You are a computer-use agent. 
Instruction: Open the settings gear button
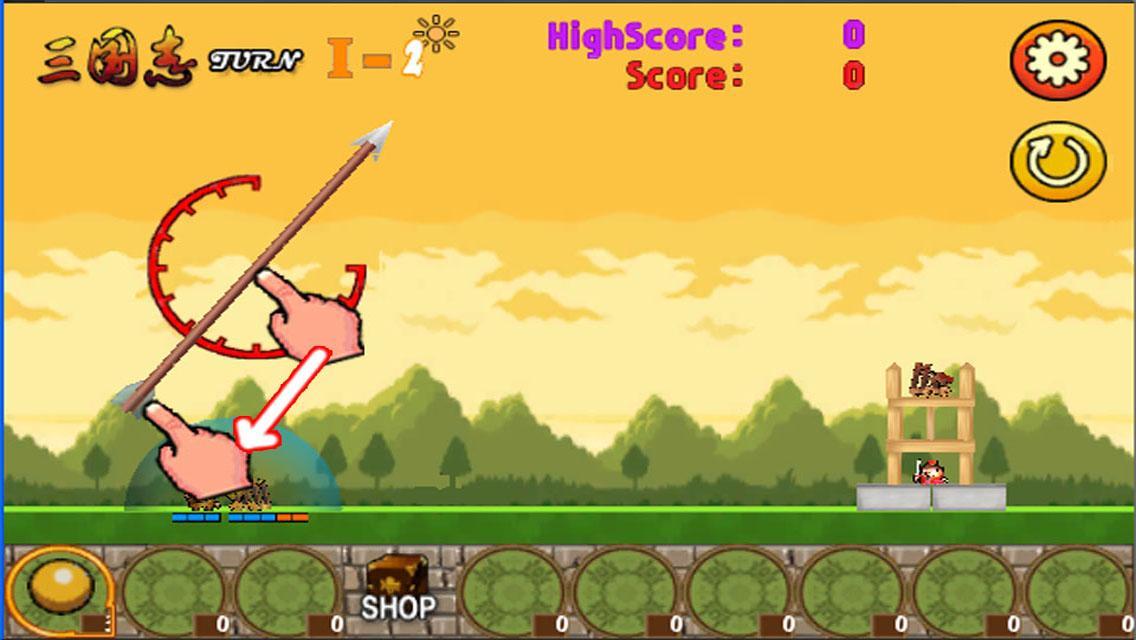pos(1058,60)
